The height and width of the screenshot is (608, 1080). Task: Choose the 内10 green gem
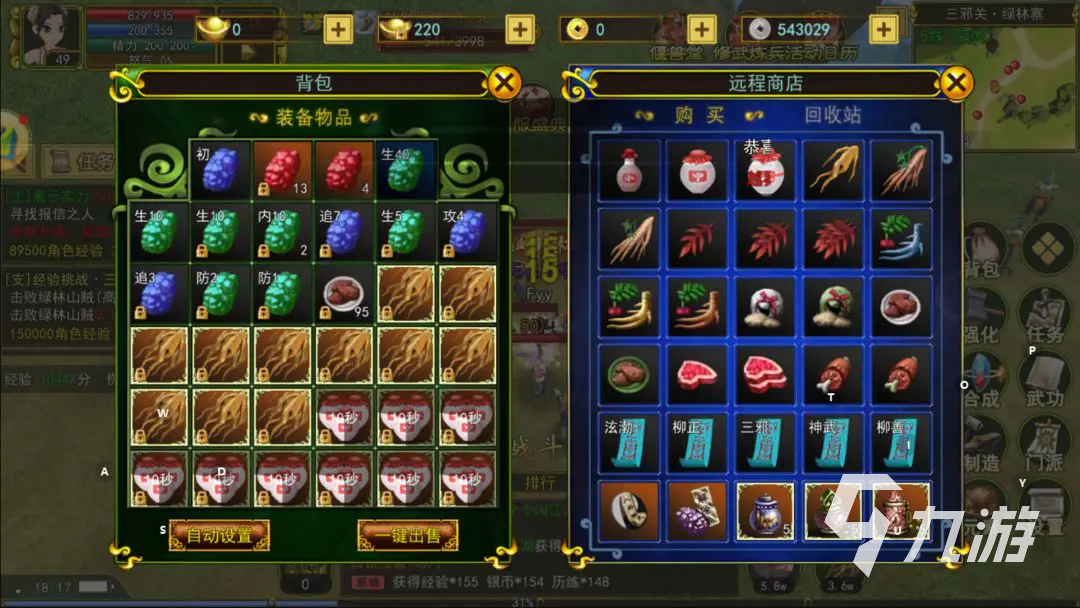282,232
